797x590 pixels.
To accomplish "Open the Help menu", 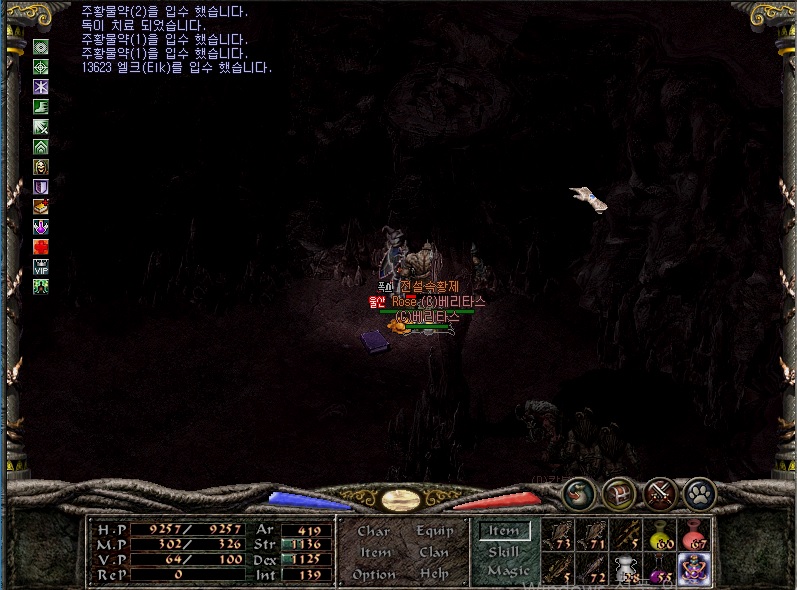I will pos(434,574).
